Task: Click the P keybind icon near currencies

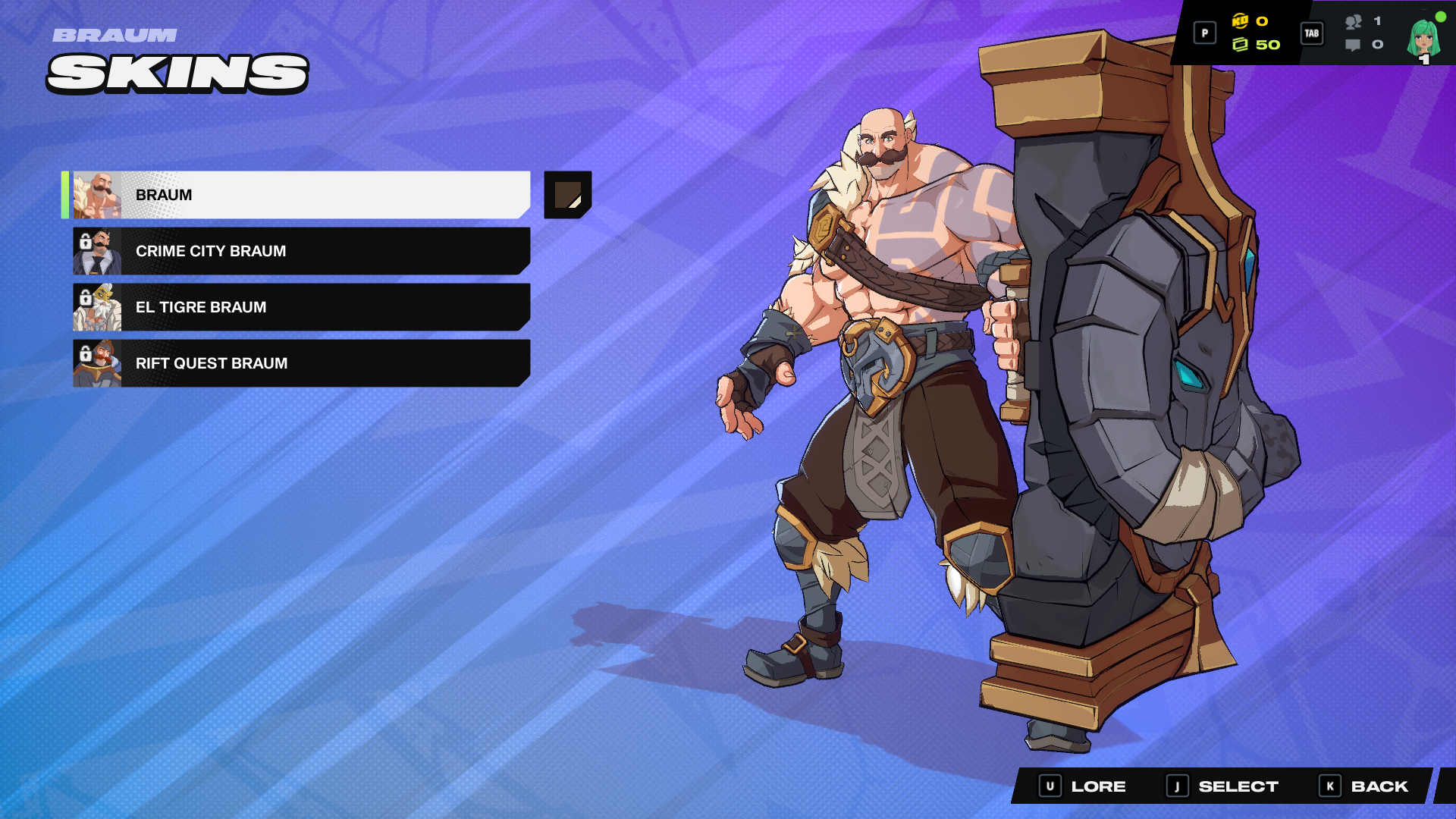Action: [x=1204, y=33]
